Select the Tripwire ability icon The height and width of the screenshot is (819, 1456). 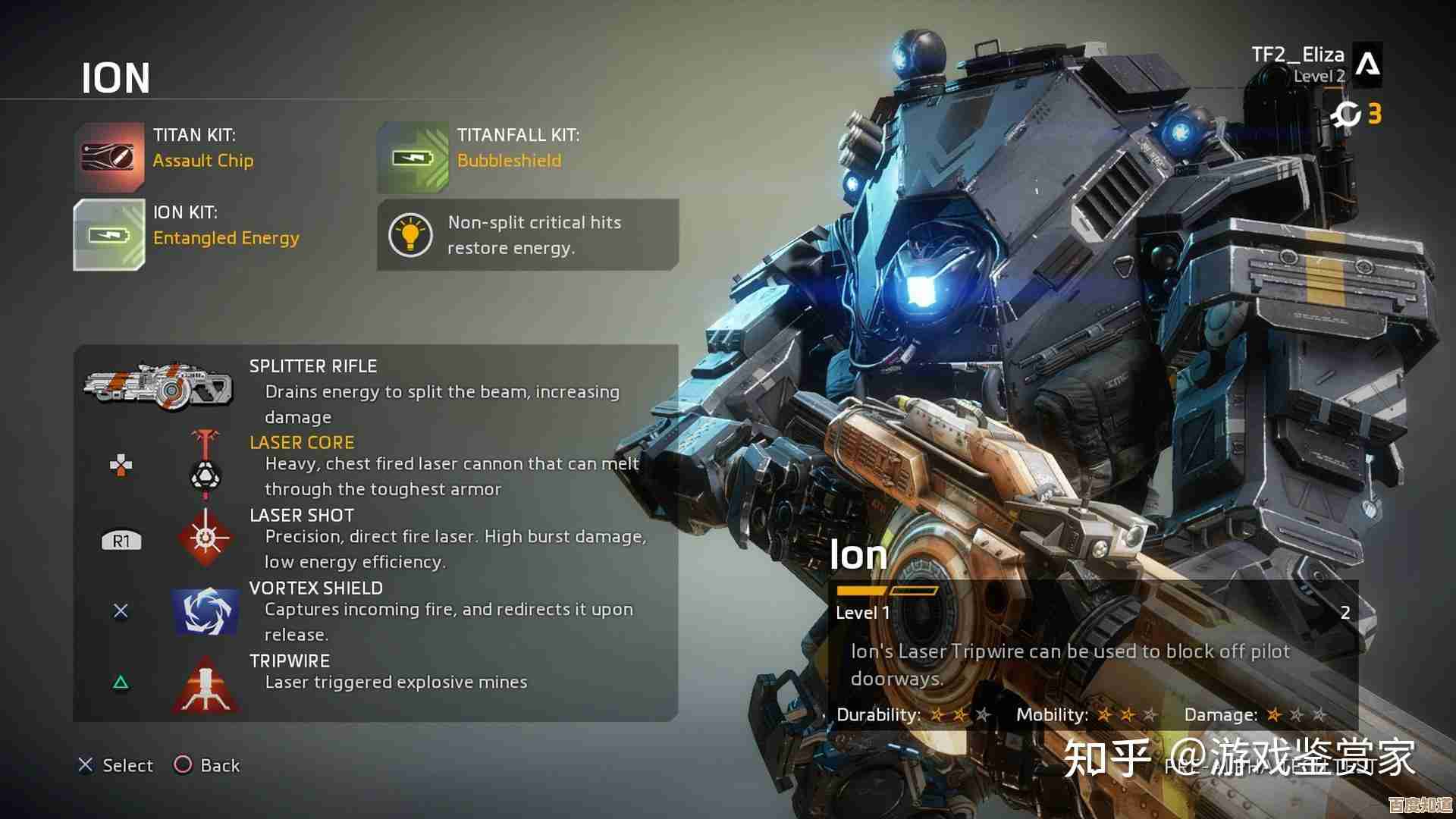point(206,684)
